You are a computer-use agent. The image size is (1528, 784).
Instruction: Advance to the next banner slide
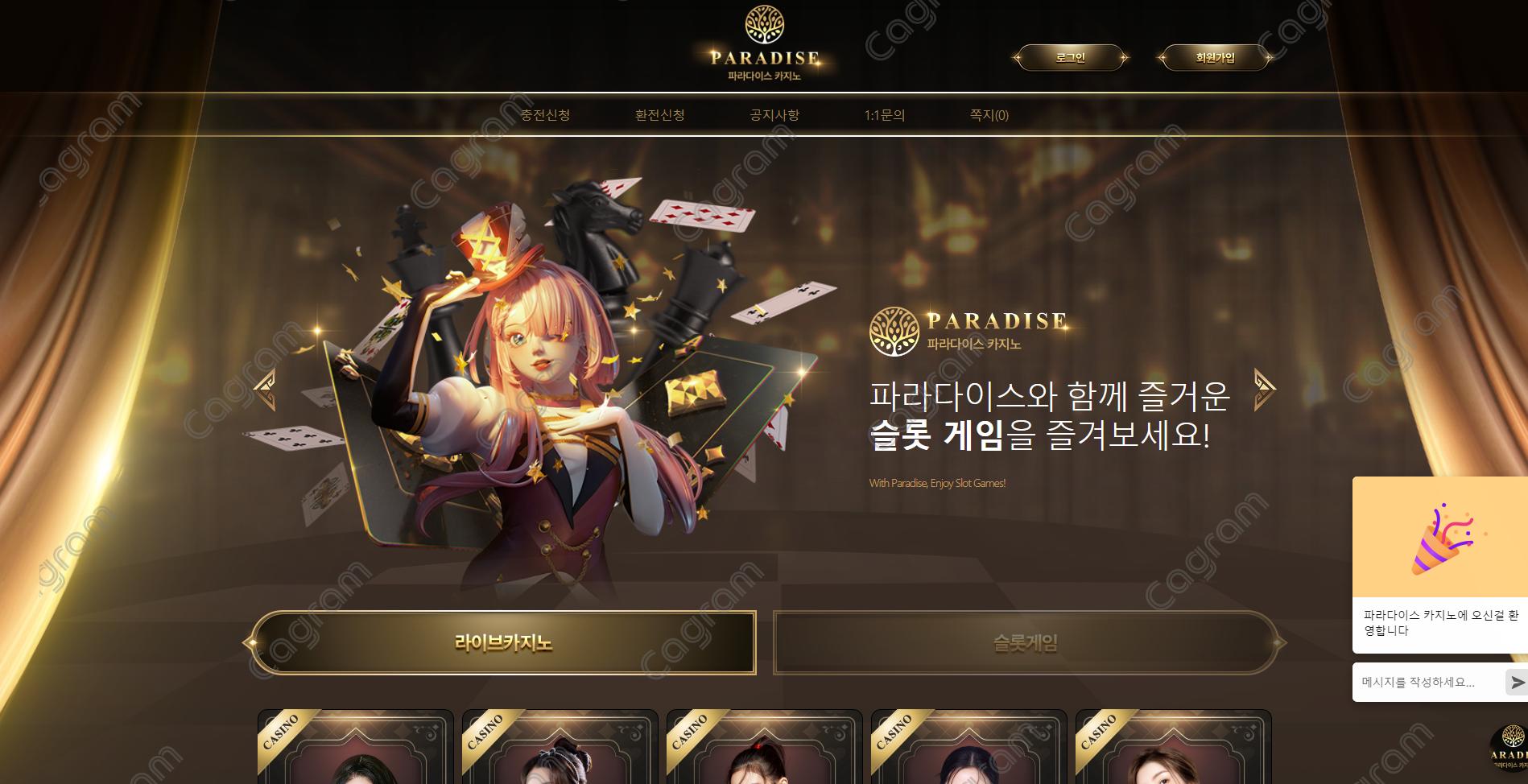[1264, 390]
